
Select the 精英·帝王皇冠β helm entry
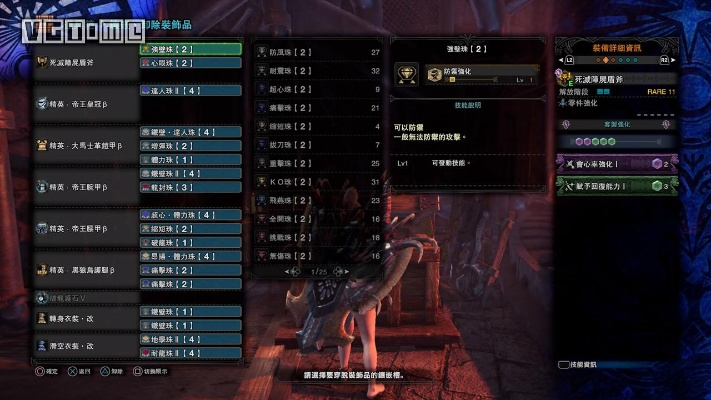point(82,103)
